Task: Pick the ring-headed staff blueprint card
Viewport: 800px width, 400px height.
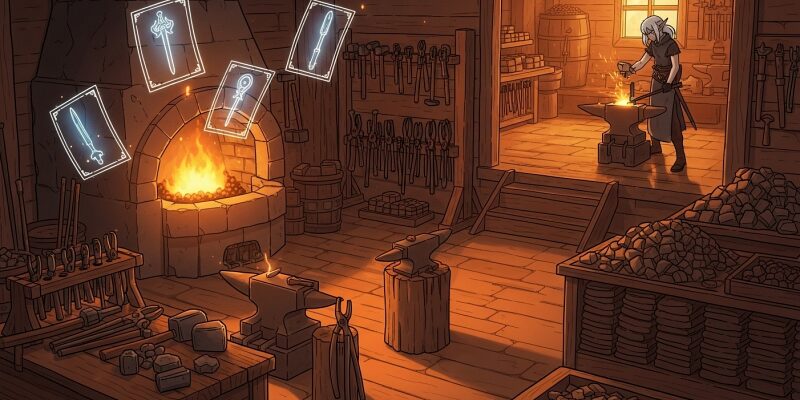Action: [x=240, y=99]
